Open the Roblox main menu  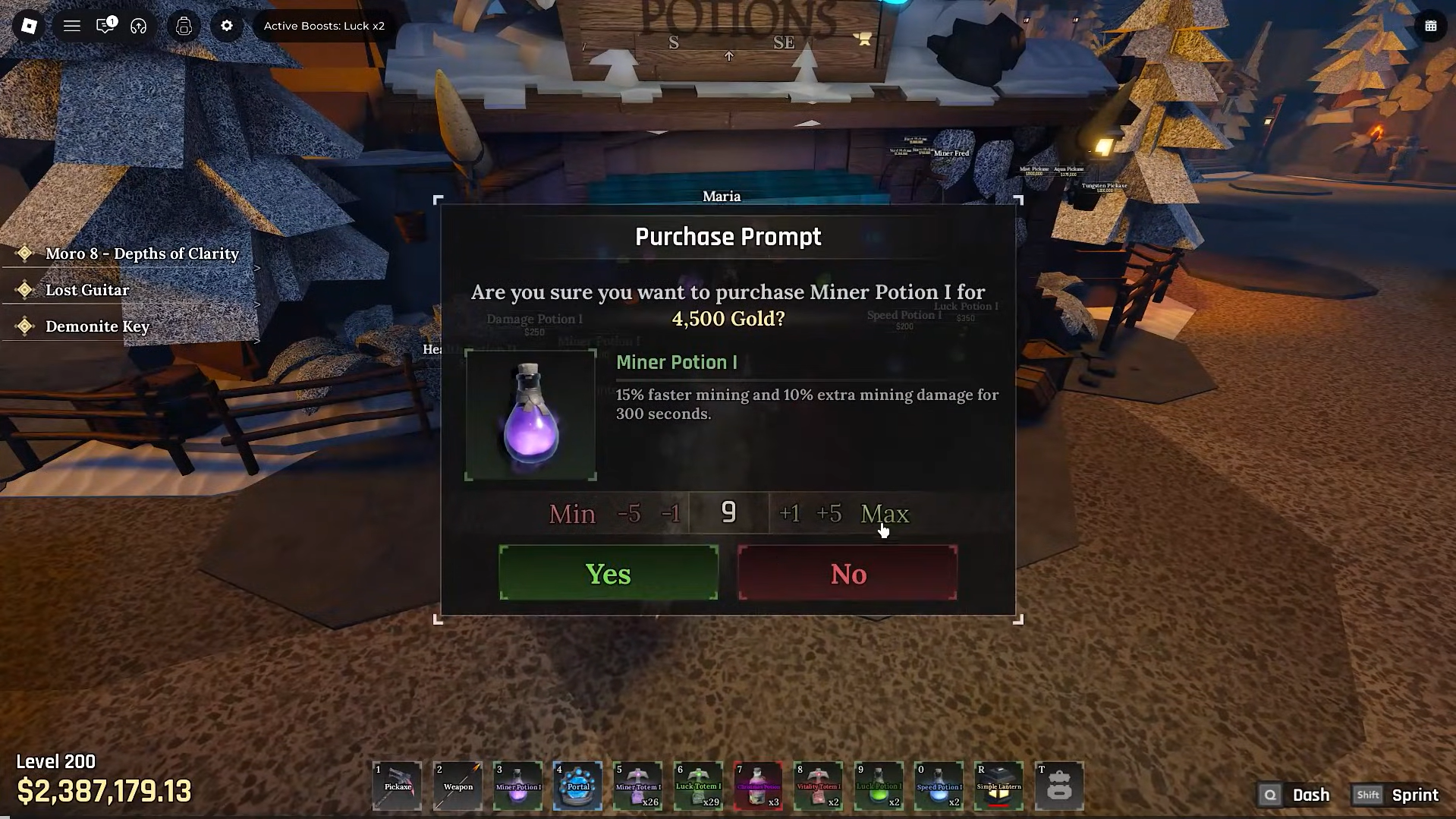[x=29, y=26]
